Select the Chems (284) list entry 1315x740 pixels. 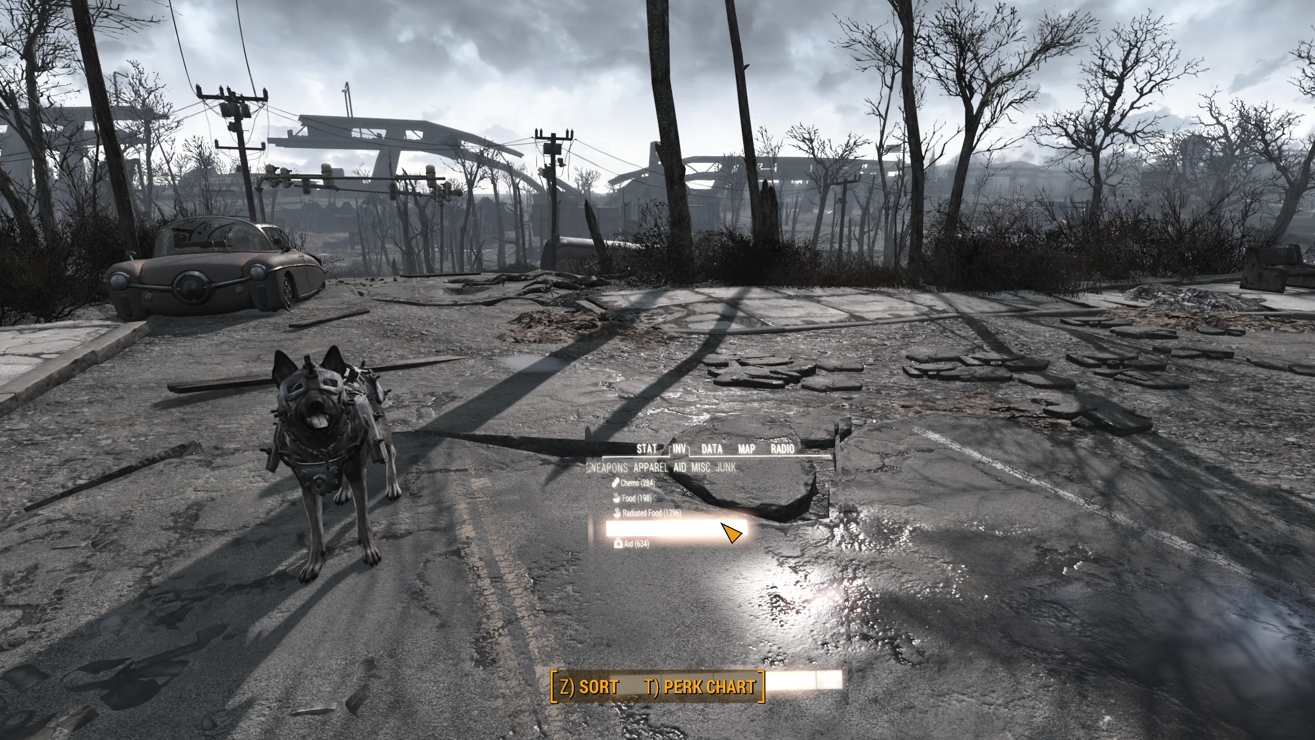(632, 483)
